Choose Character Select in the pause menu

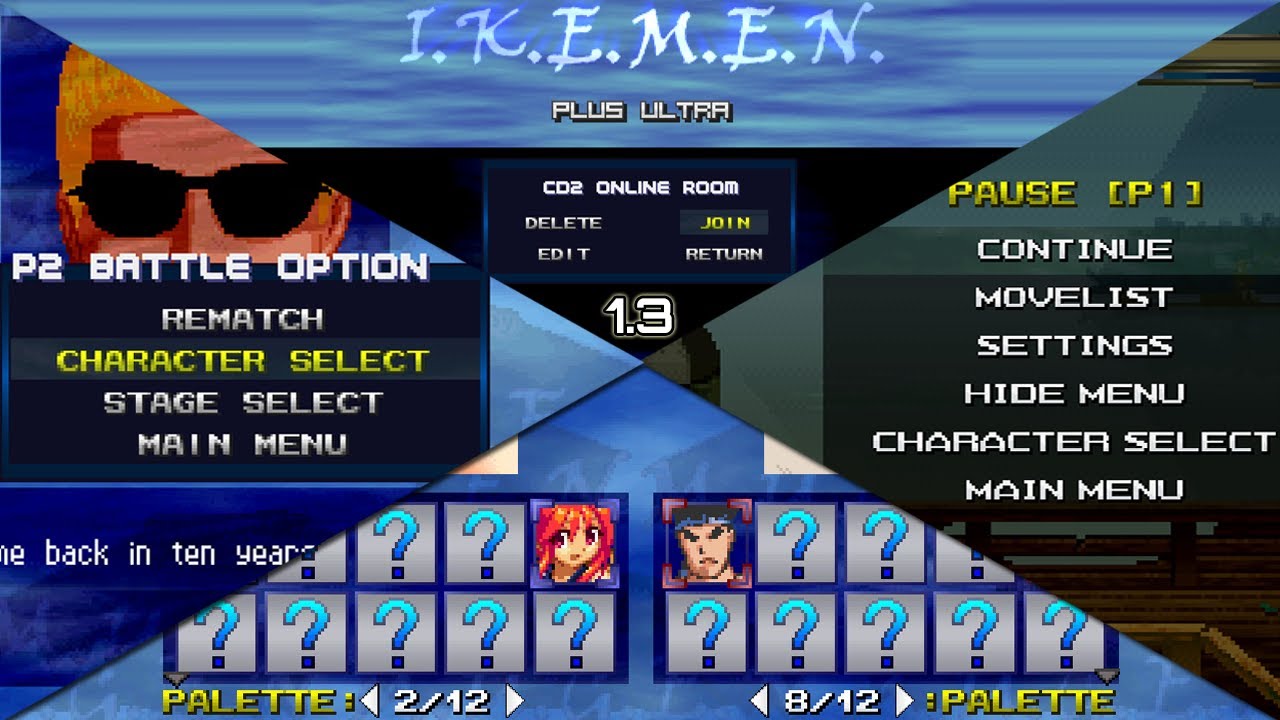pos(1074,441)
